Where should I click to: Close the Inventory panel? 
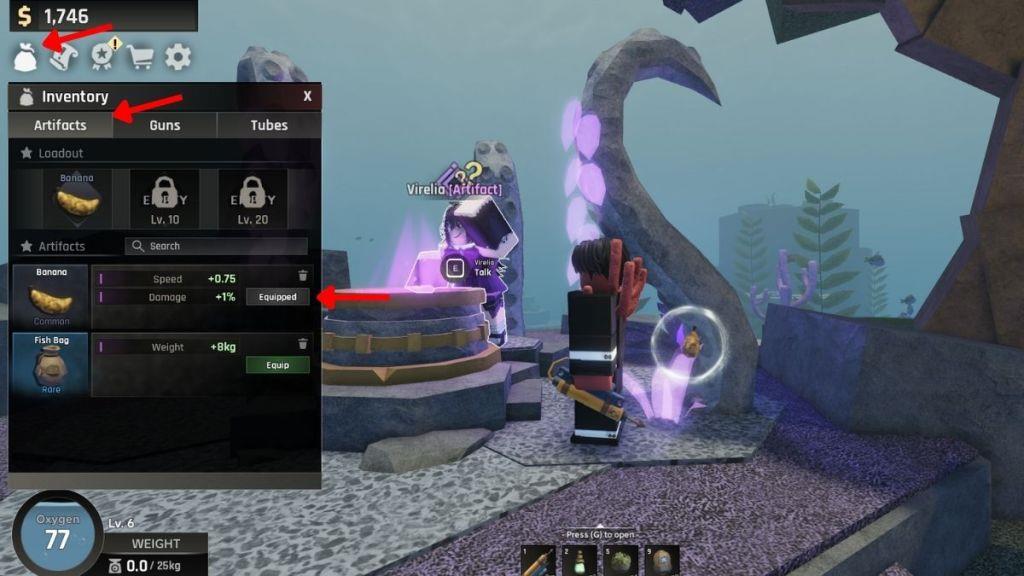coord(307,96)
